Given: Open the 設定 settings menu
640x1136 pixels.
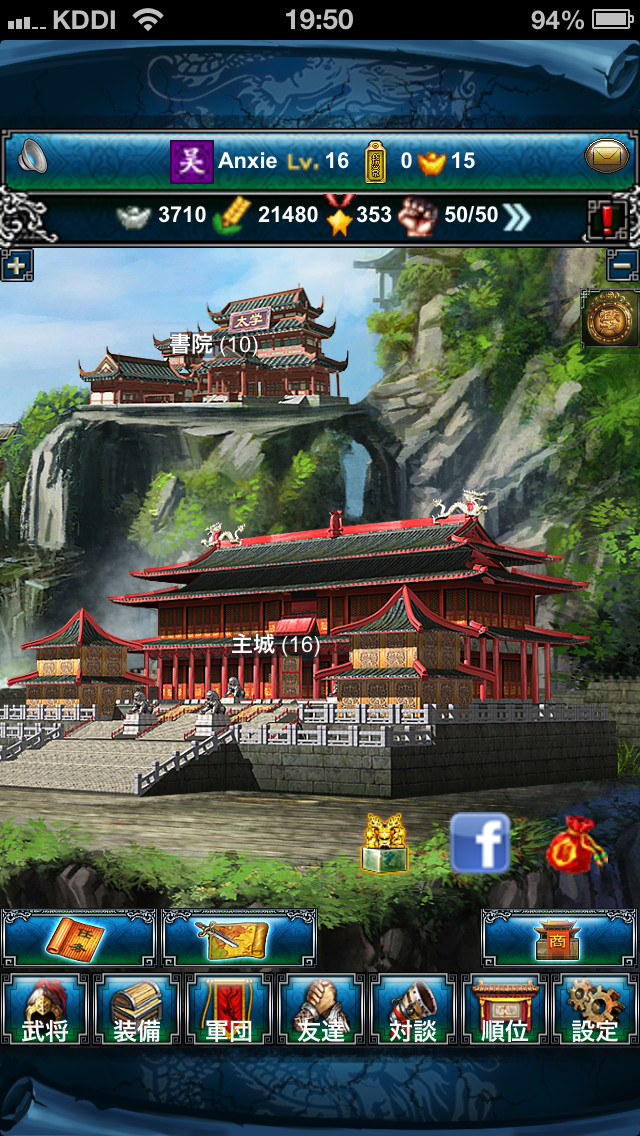Looking at the screenshot, I should pos(594,1010).
